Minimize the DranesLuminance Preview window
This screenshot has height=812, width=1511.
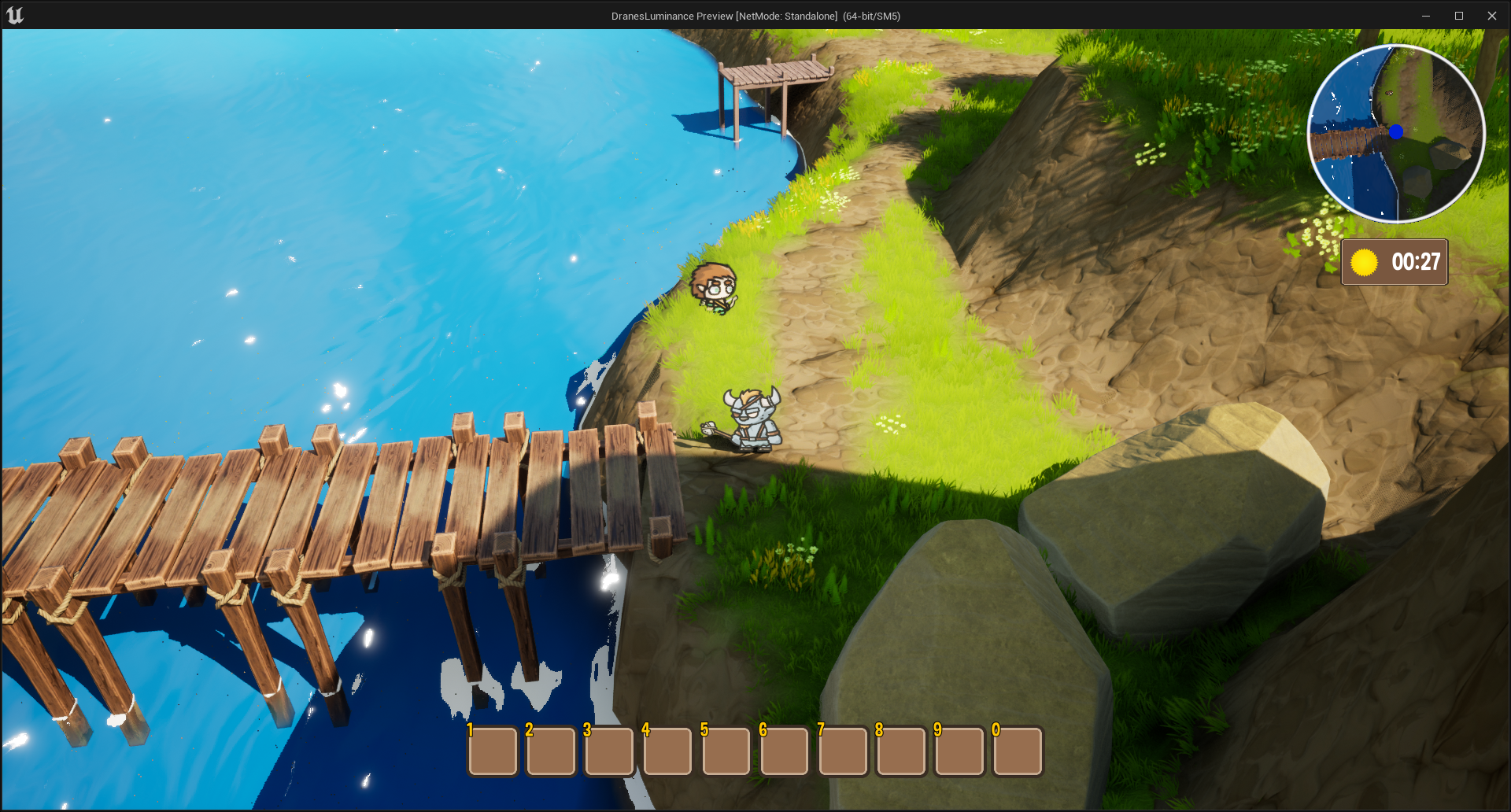tap(1426, 16)
